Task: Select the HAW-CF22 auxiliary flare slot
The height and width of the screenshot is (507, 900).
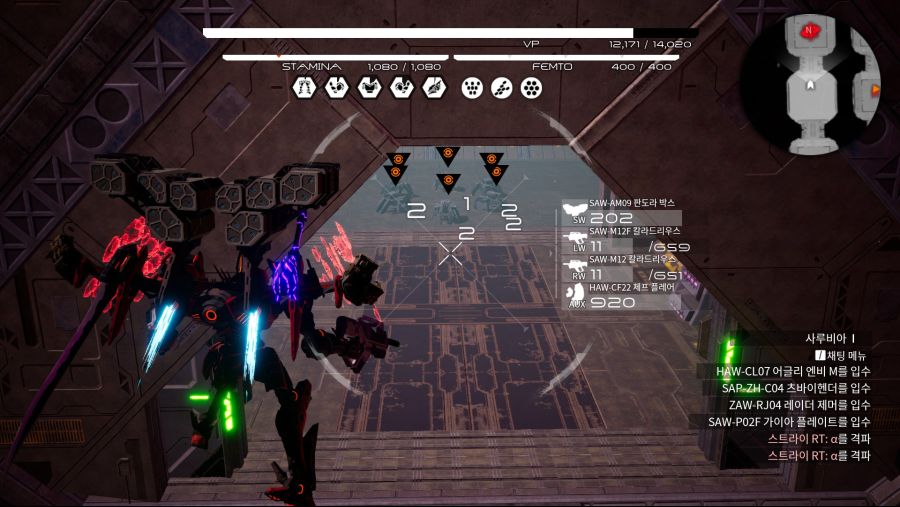Action: coord(620,296)
